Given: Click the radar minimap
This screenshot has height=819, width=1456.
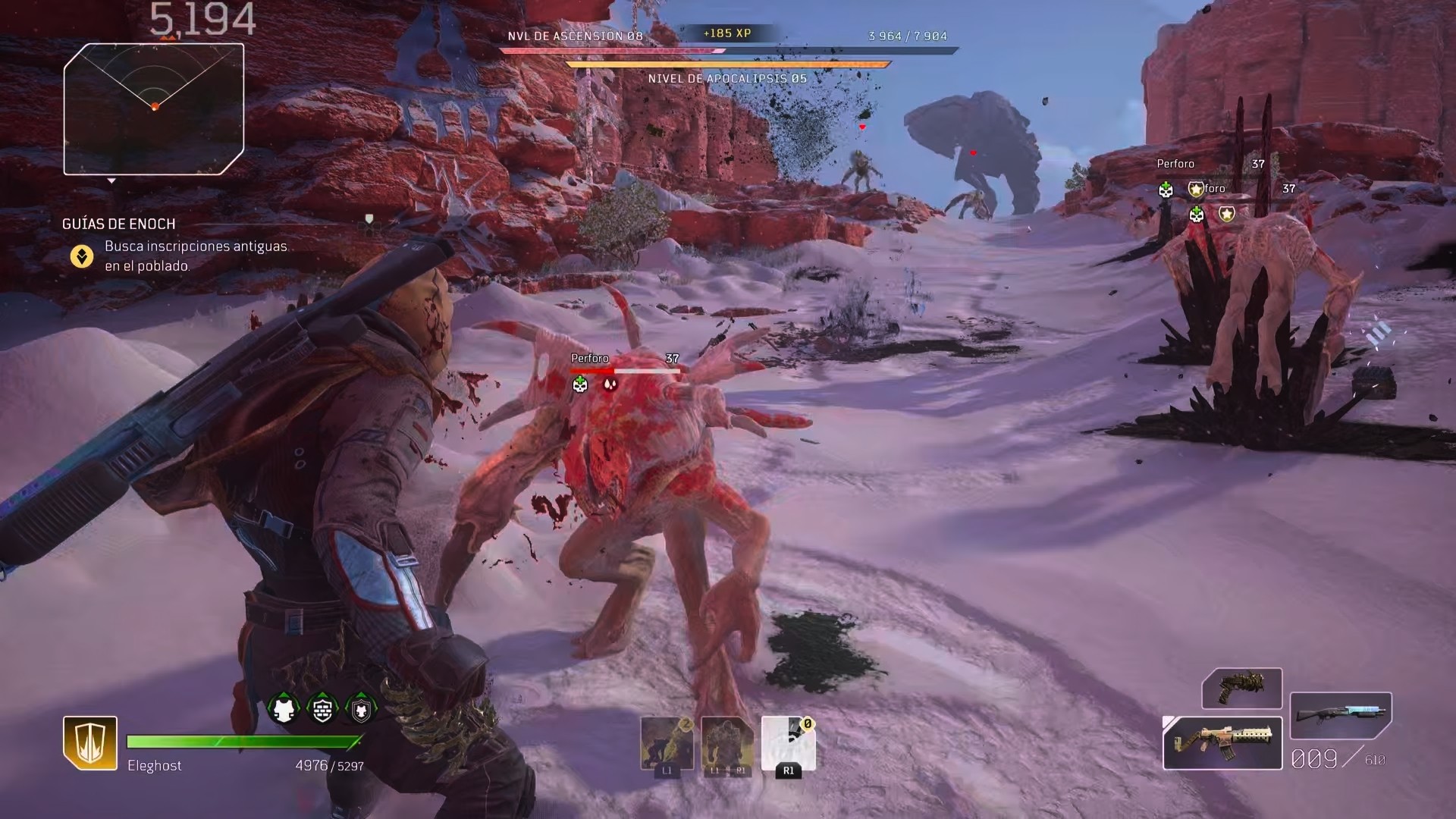Looking at the screenshot, I should click(154, 108).
